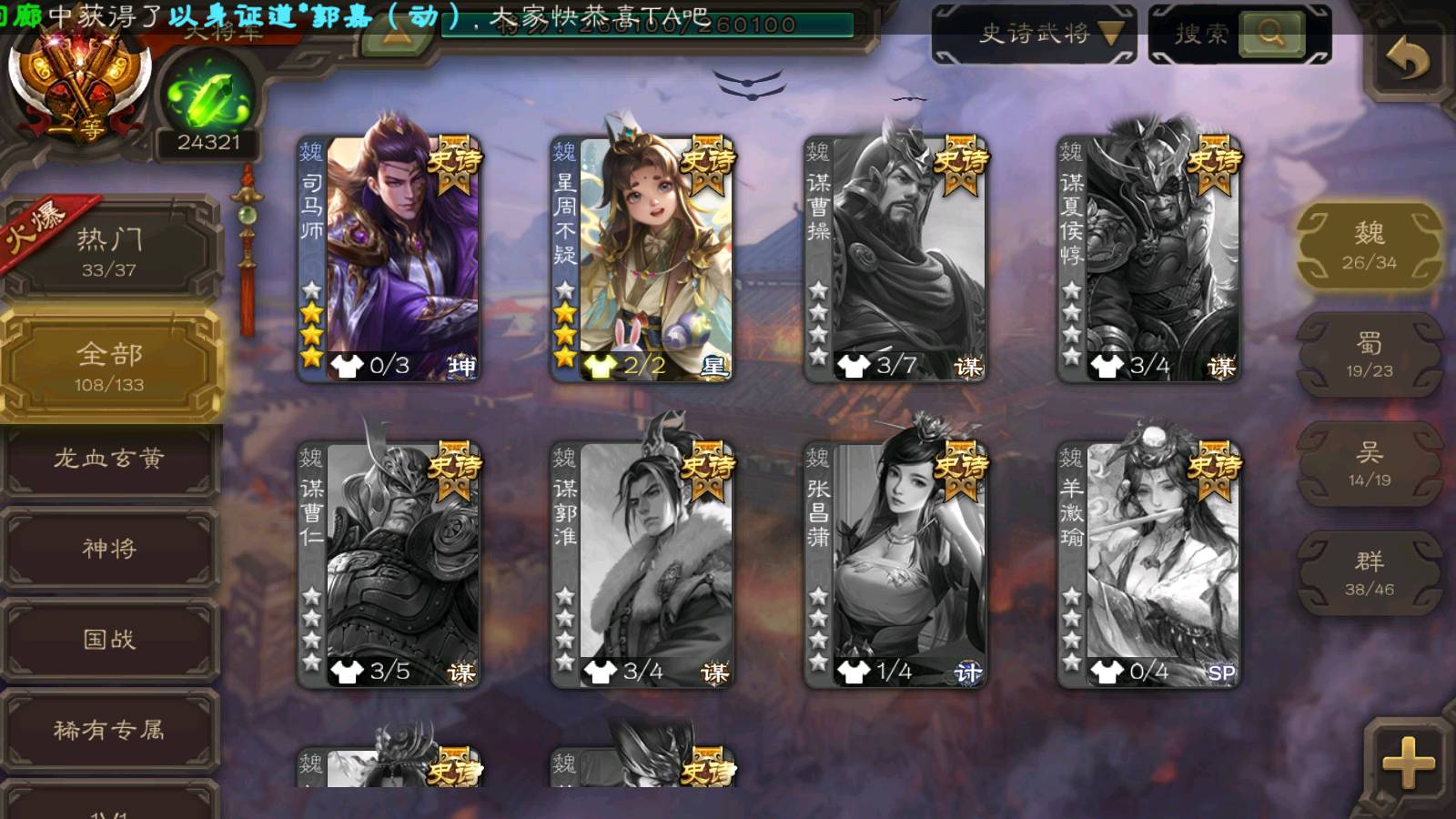Select the 全部 category tab
The width and height of the screenshot is (1456, 819).
[109, 366]
